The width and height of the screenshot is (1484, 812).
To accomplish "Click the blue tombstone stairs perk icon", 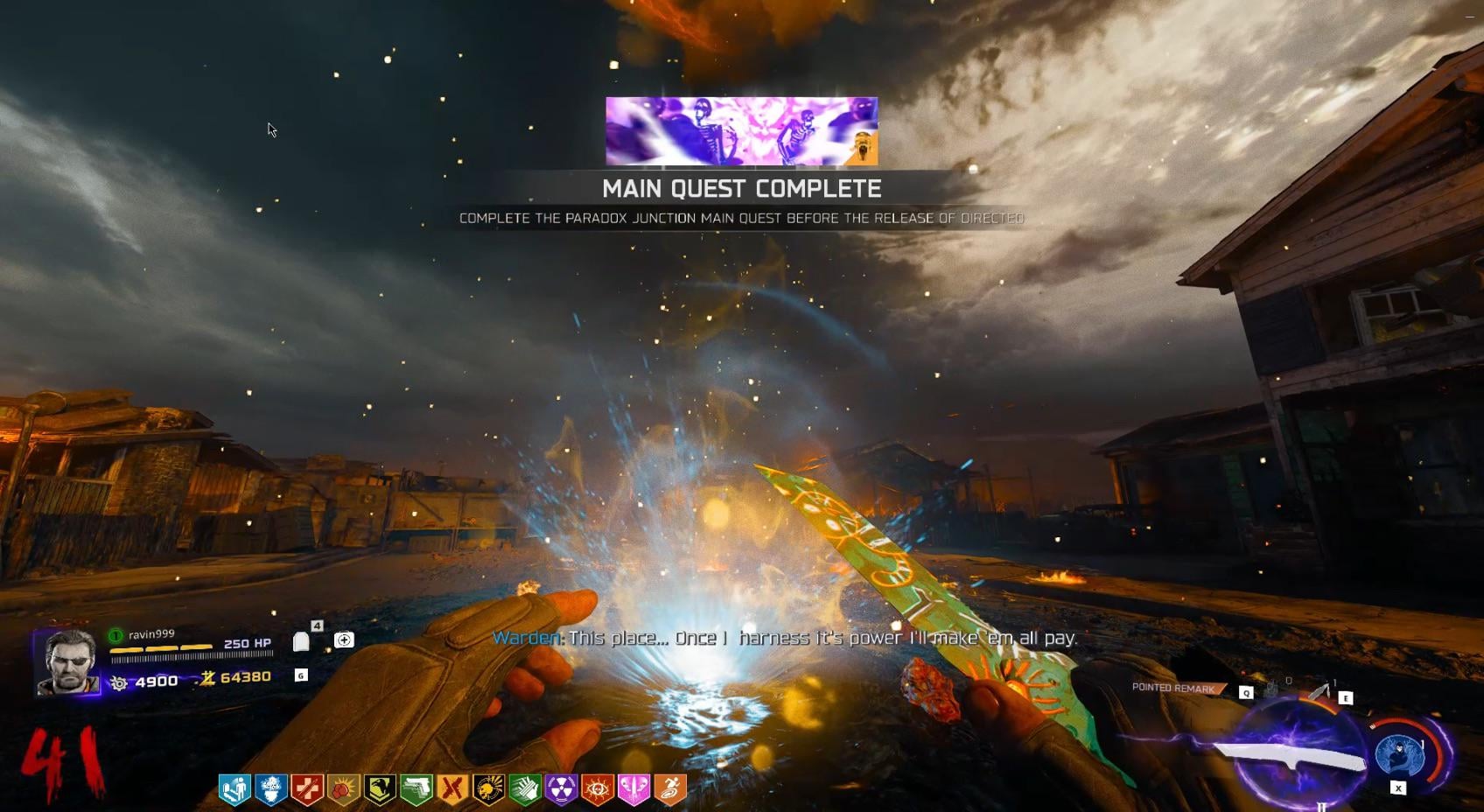I will point(234,789).
